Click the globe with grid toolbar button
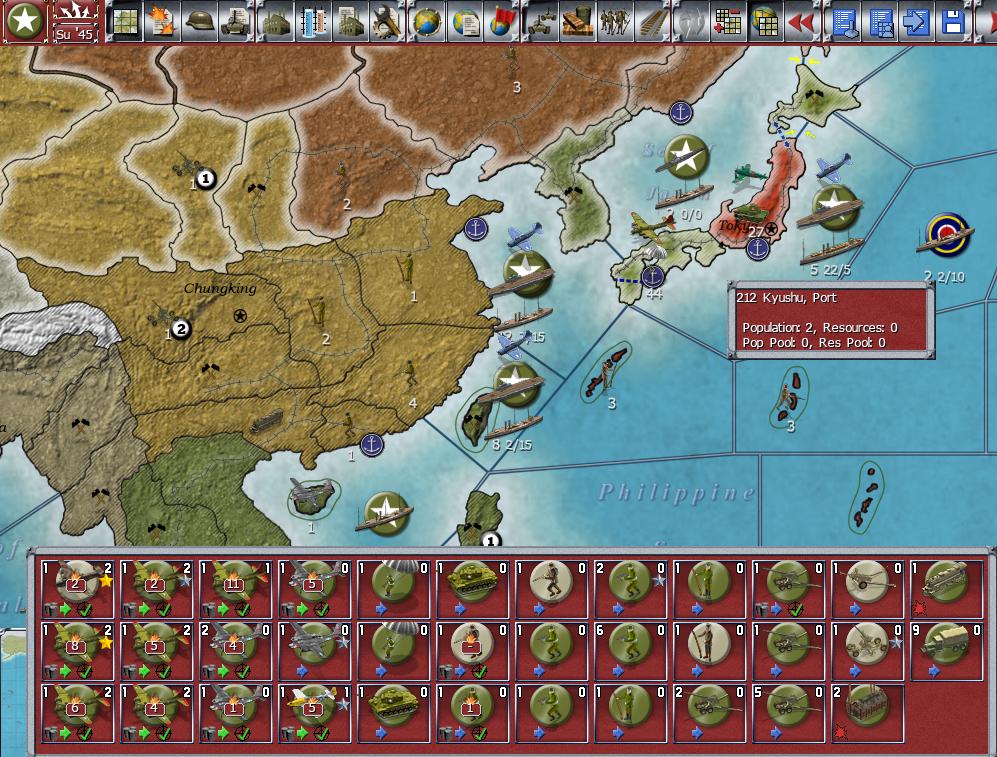Image resolution: width=997 pixels, height=757 pixels. [427, 21]
